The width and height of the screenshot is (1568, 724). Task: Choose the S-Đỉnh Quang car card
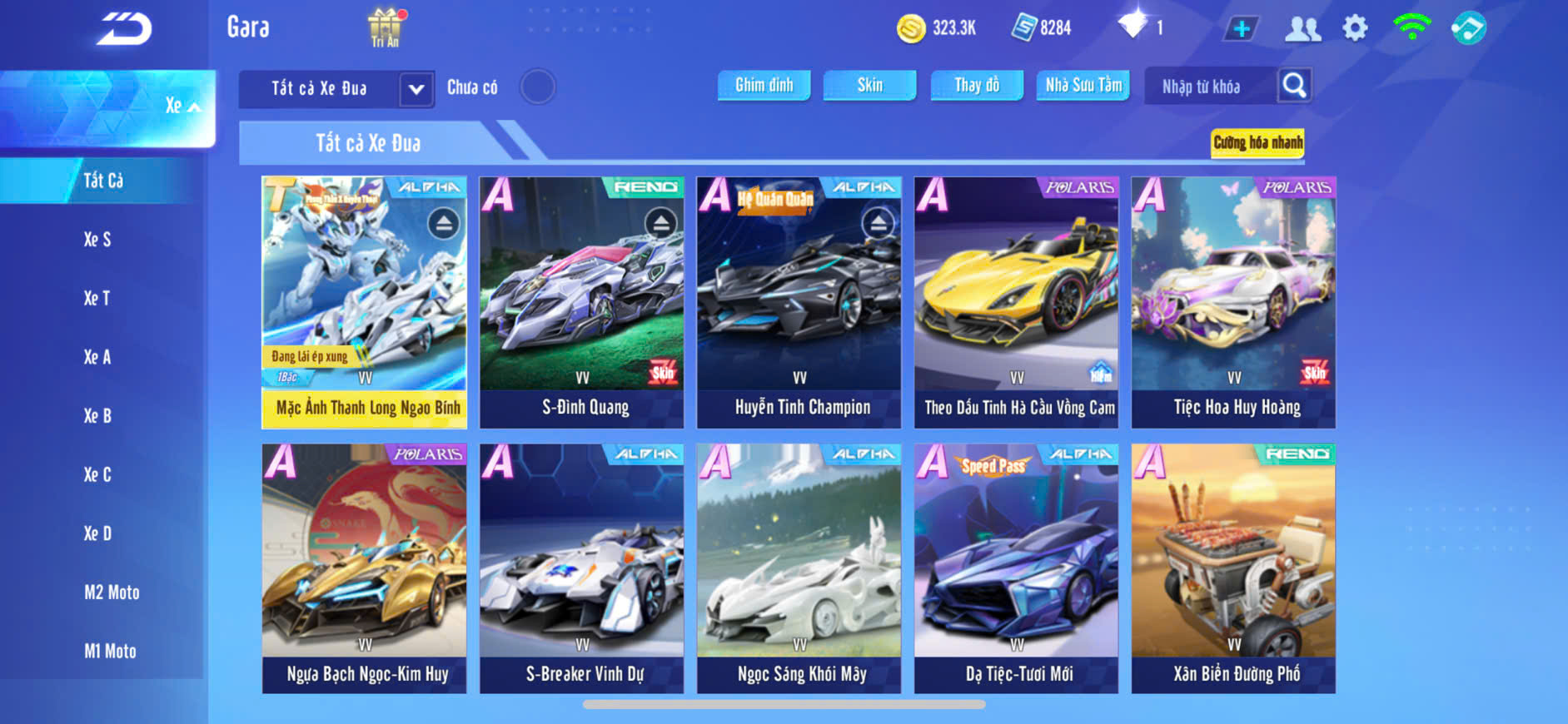click(581, 302)
